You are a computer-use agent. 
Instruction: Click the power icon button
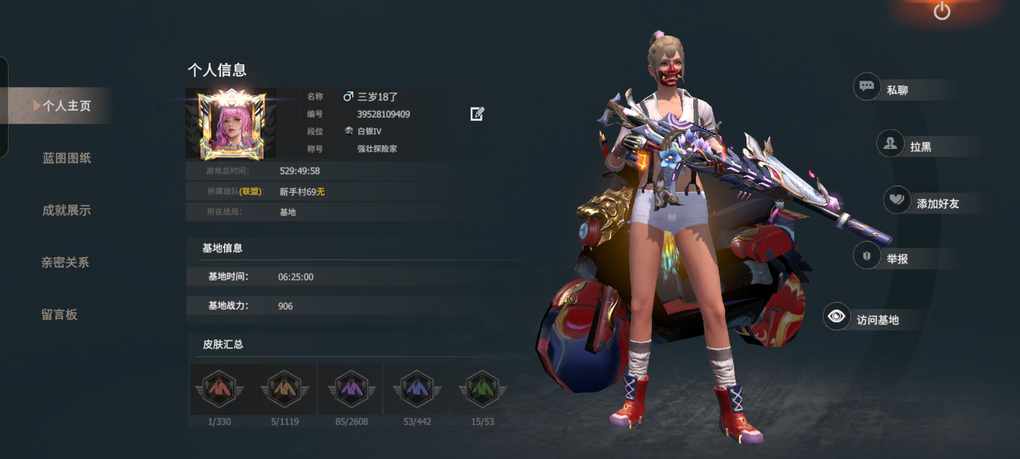point(942,11)
